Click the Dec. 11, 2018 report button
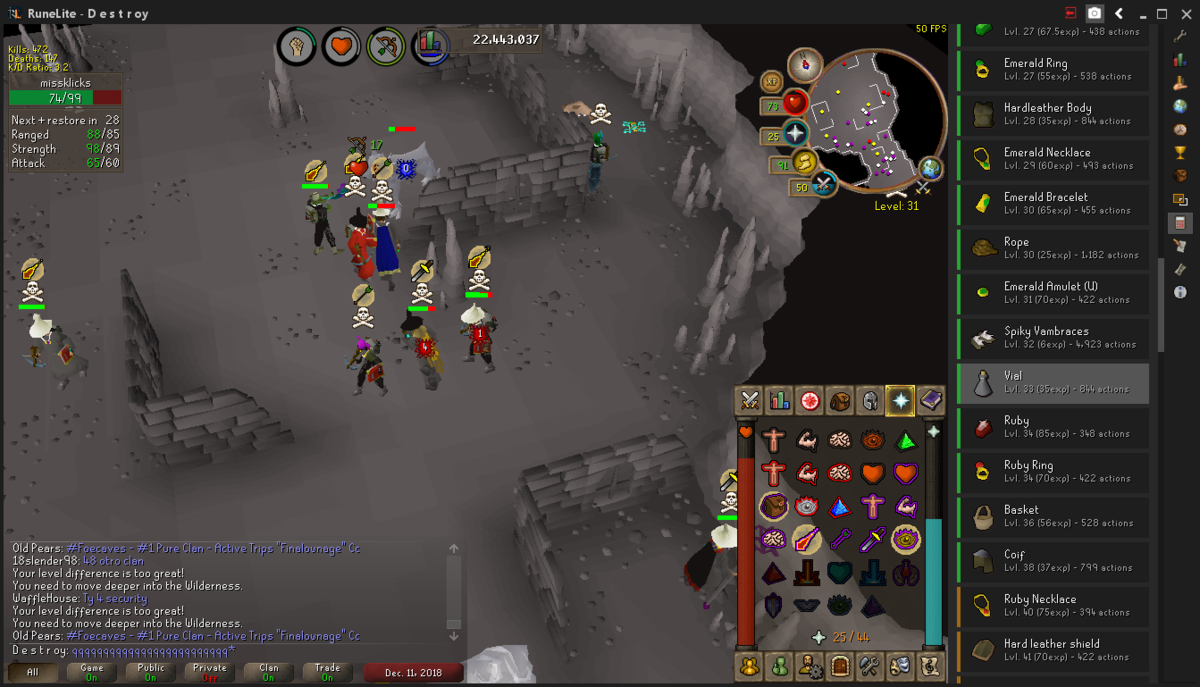Image resolution: width=1200 pixels, height=687 pixels. pyautogui.click(x=413, y=673)
